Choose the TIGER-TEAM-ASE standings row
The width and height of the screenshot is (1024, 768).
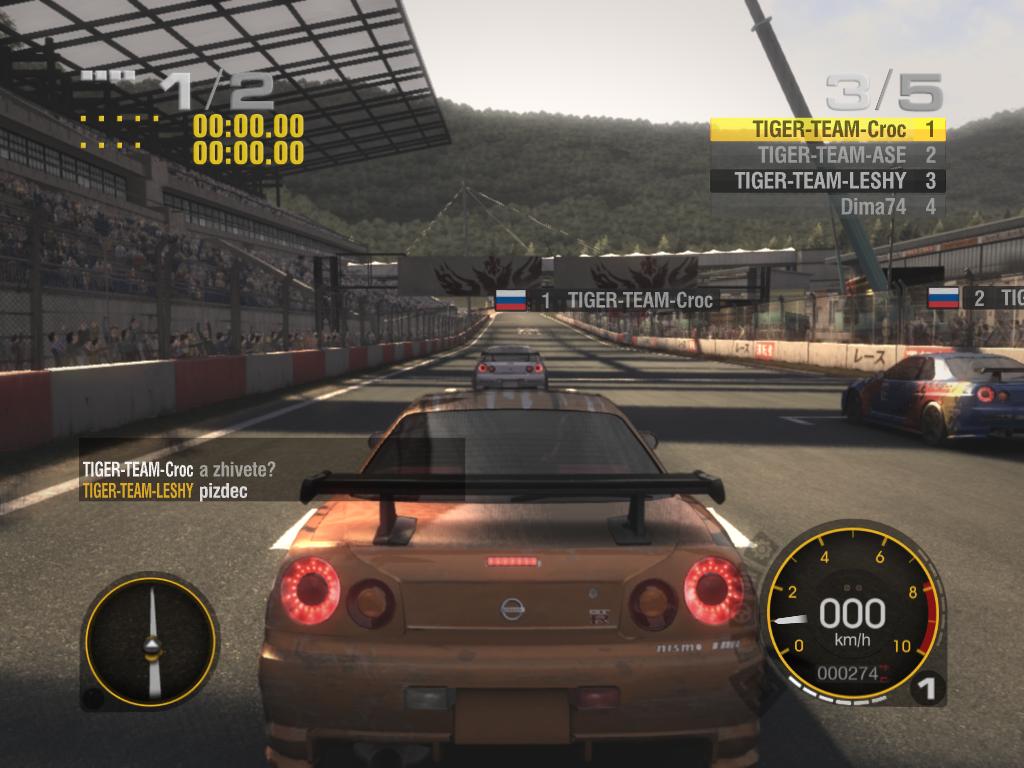828,155
